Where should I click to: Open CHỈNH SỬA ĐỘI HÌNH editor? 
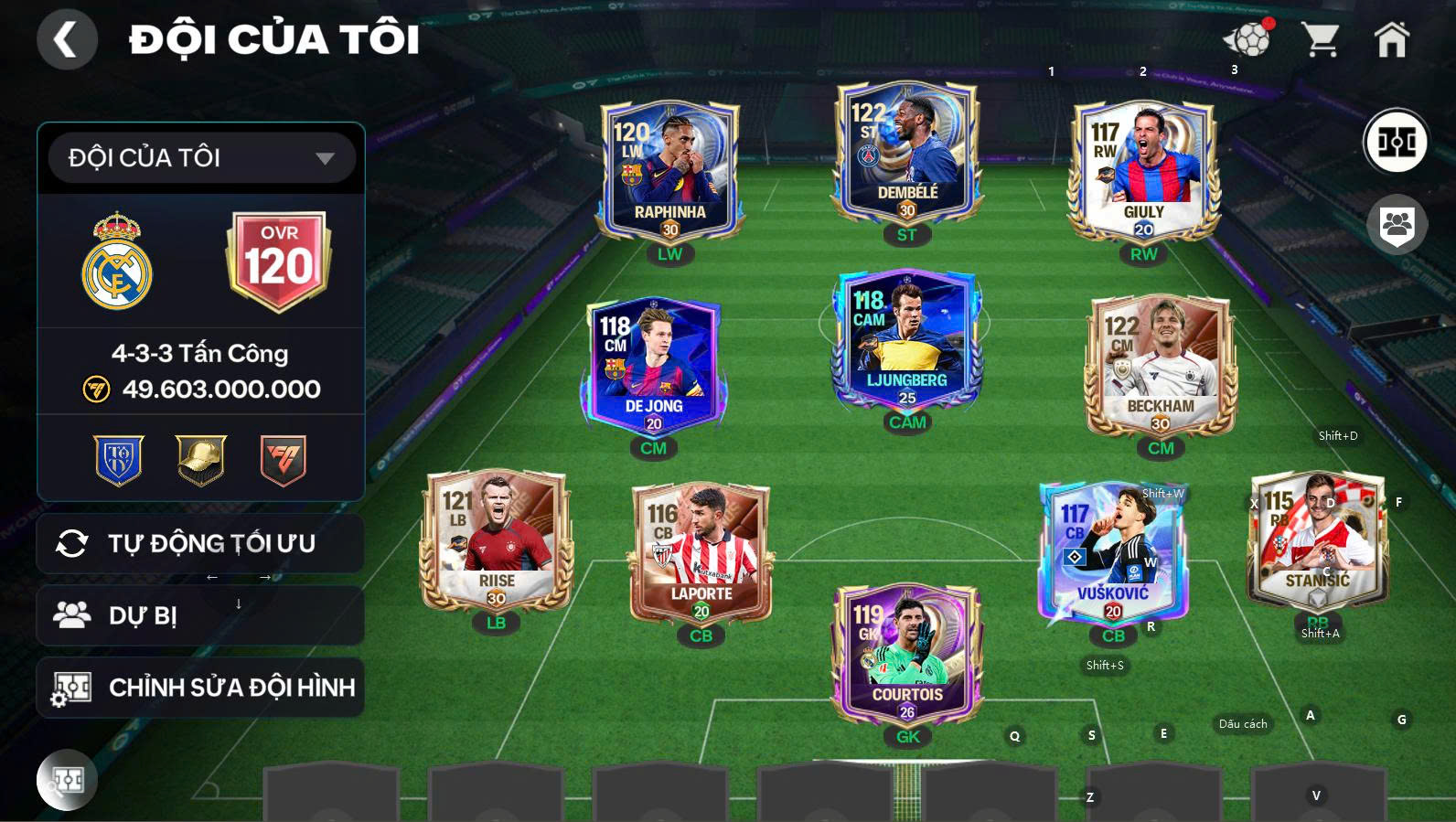click(x=200, y=688)
